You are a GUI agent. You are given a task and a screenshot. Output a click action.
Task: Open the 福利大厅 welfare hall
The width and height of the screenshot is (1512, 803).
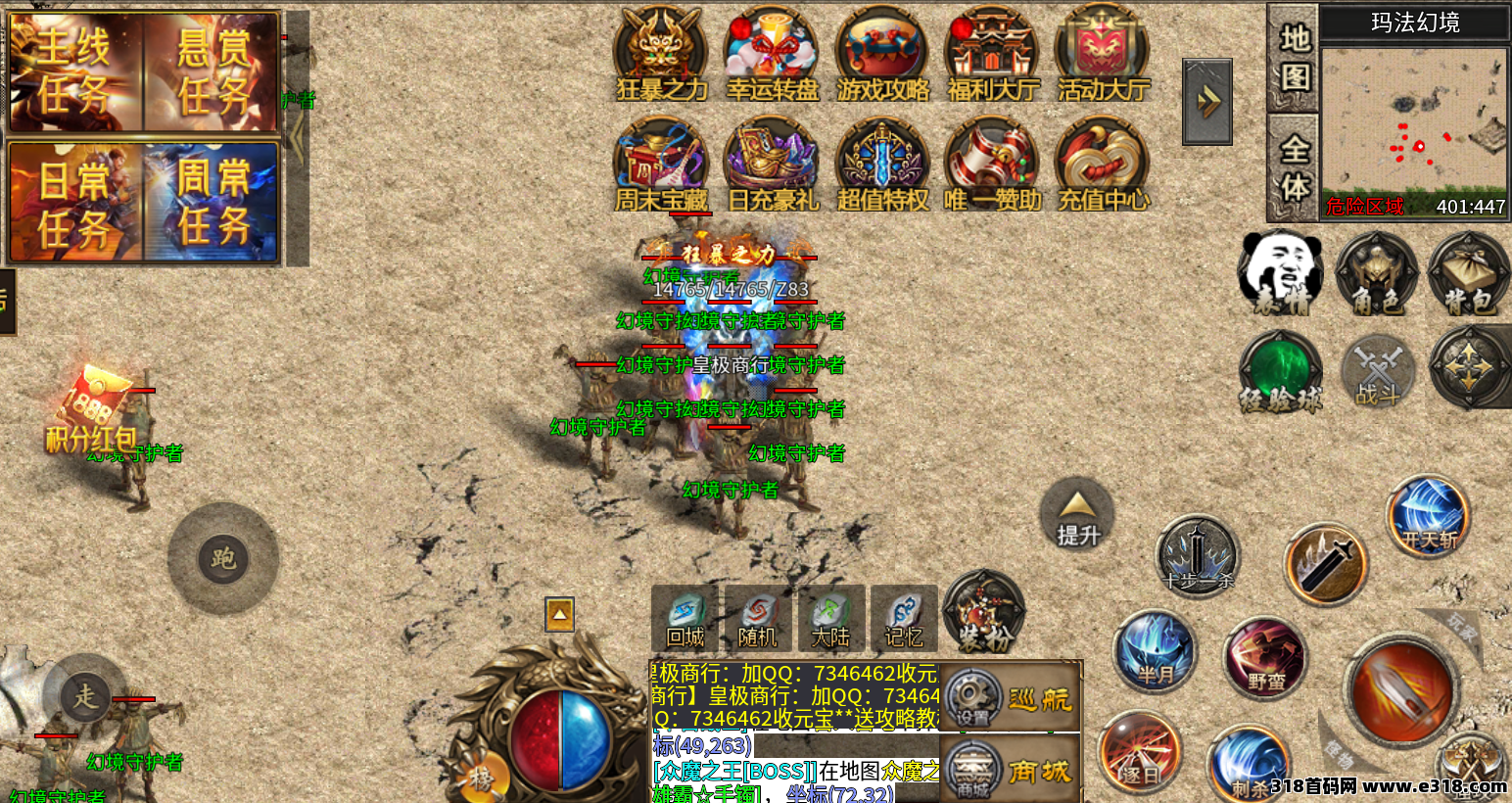click(992, 56)
